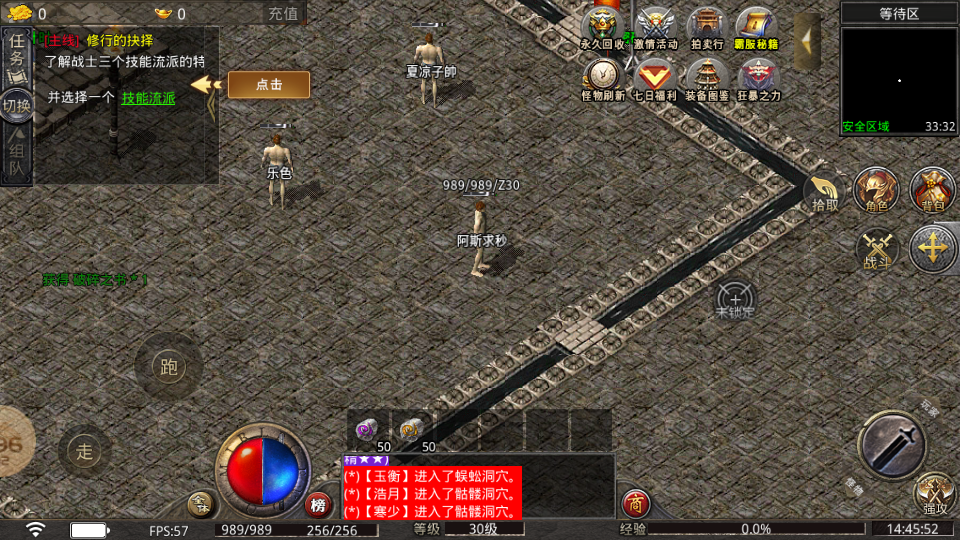Open the 拍卖行 auction house
This screenshot has width=960, height=540.
(x=706, y=26)
